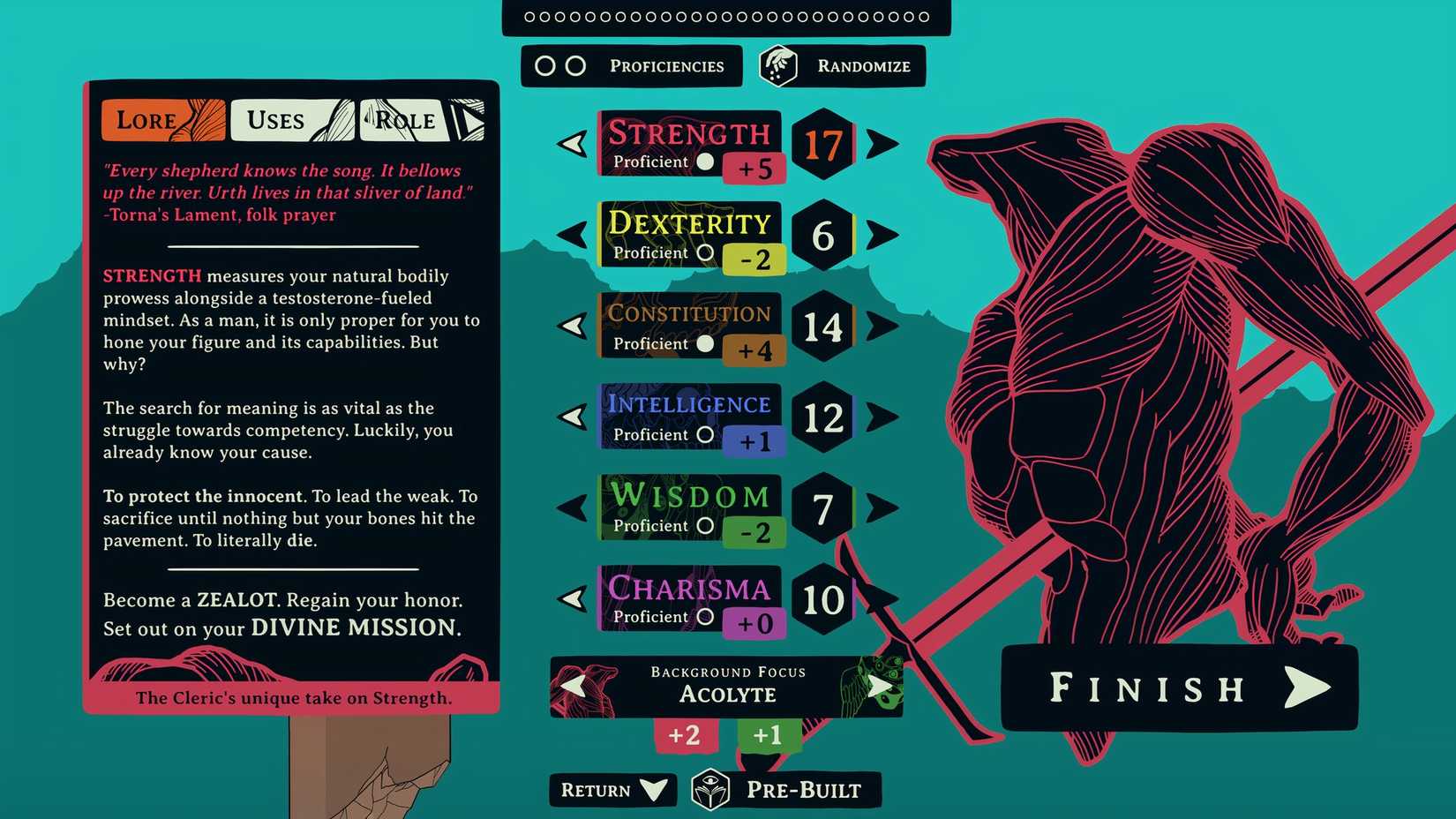Decrease Strength using the left arrow
Image resolution: width=1456 pixels, height=819 pixels.
574,144
